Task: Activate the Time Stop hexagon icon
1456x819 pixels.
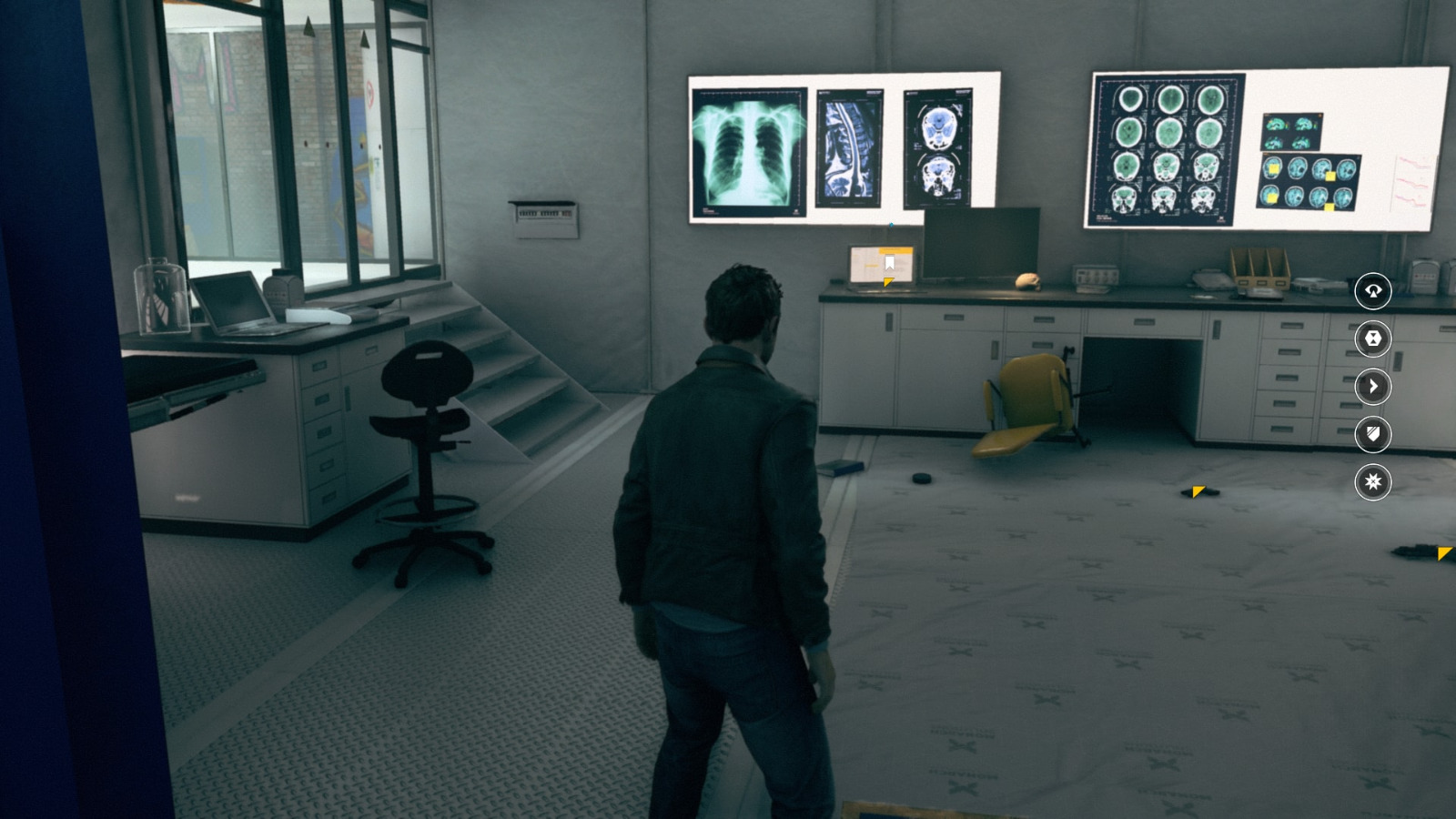Action: point(1372,338)
